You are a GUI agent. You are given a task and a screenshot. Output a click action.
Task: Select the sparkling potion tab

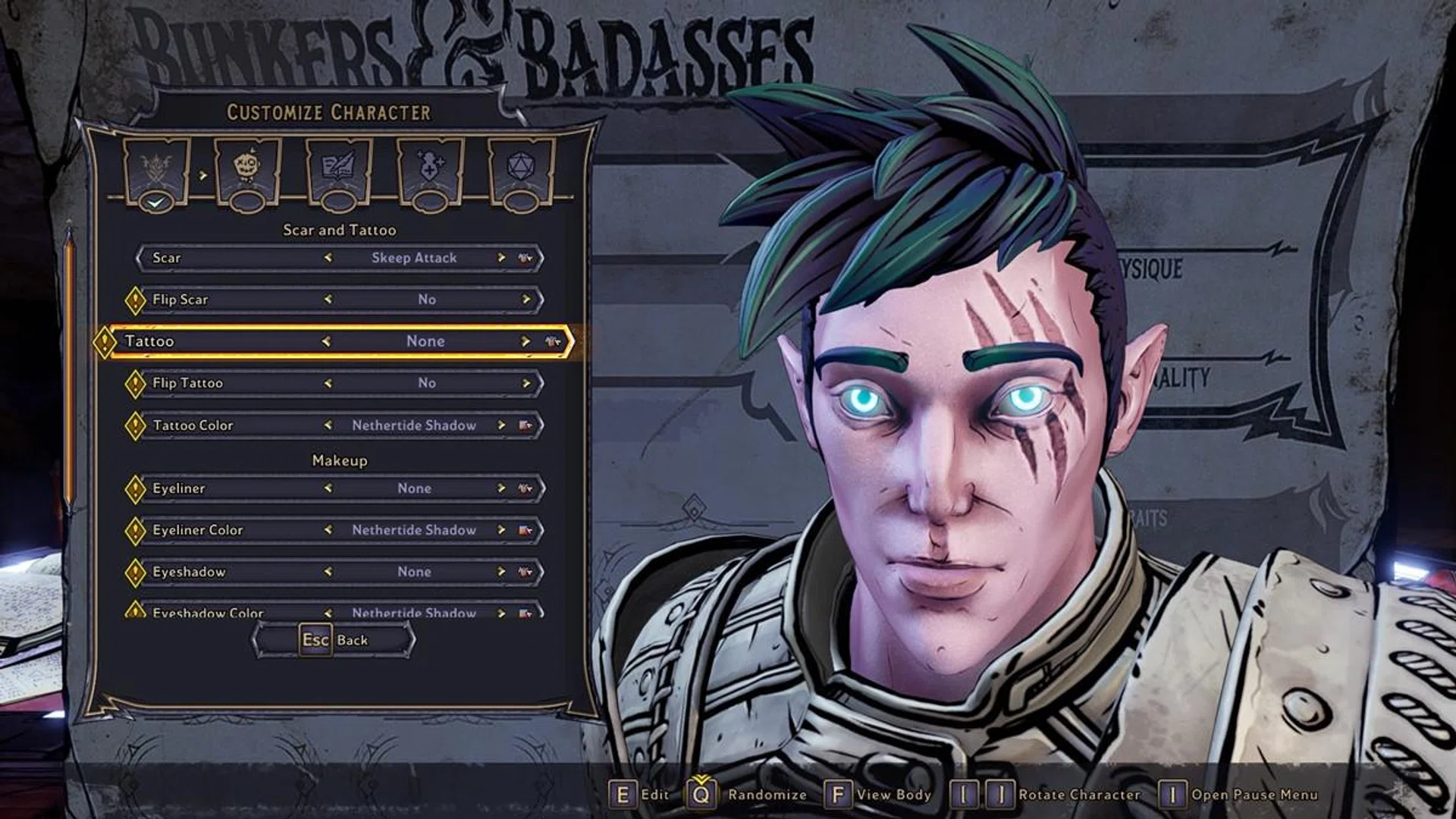click(x=430, y=170)
